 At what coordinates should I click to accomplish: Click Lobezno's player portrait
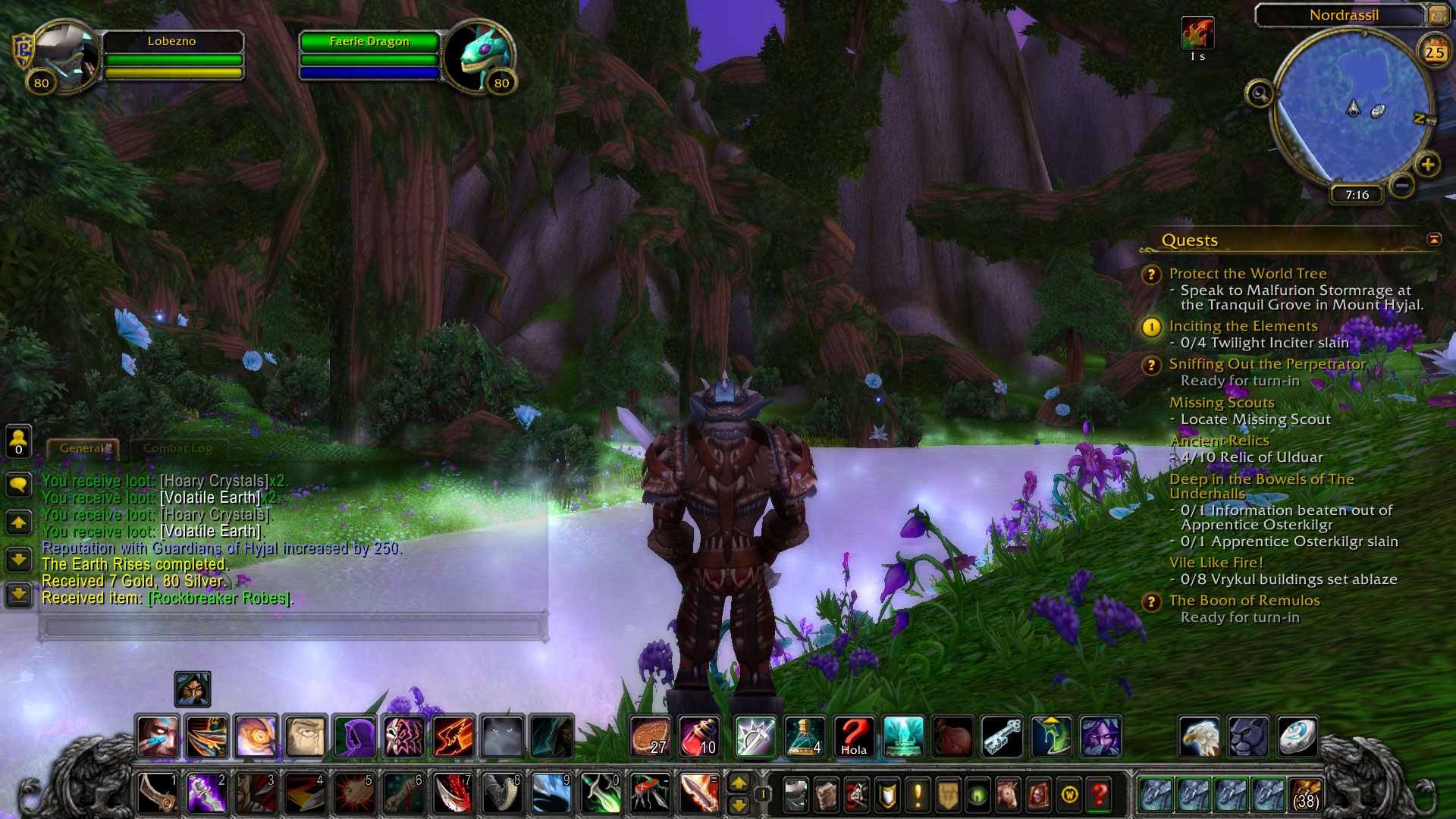[x=65, y=56]
